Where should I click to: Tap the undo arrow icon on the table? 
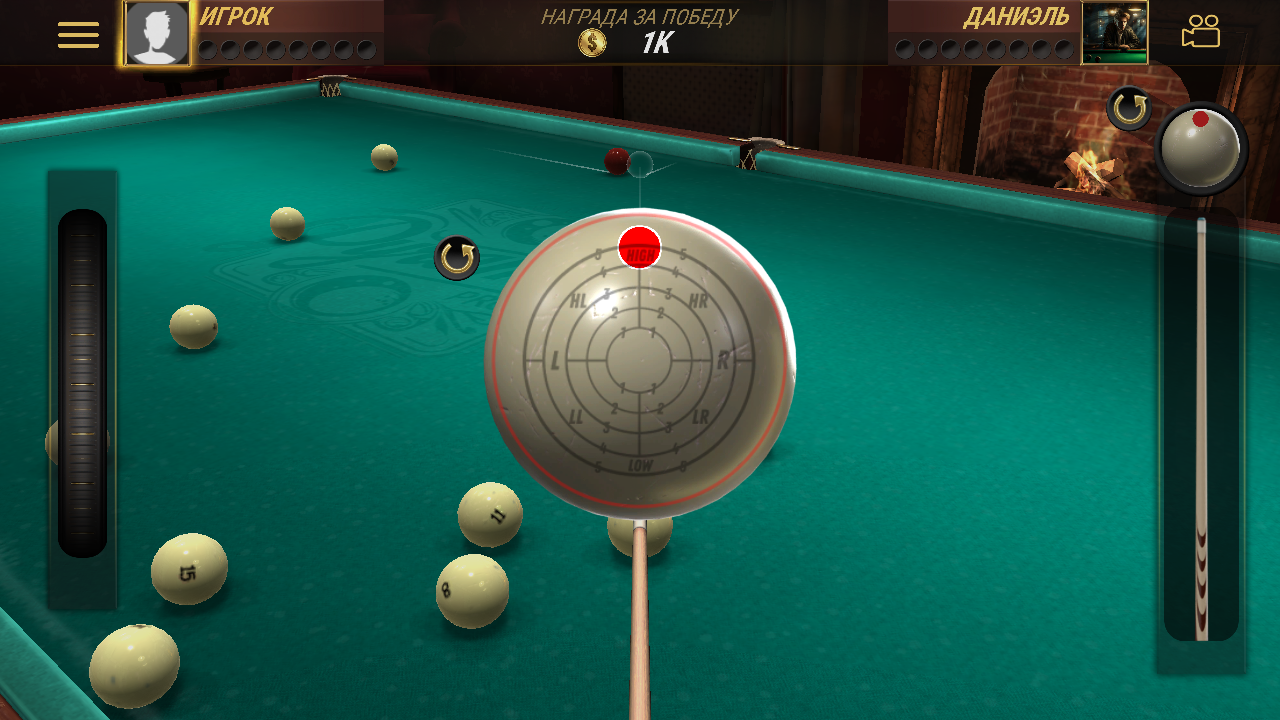click(455, 257)
